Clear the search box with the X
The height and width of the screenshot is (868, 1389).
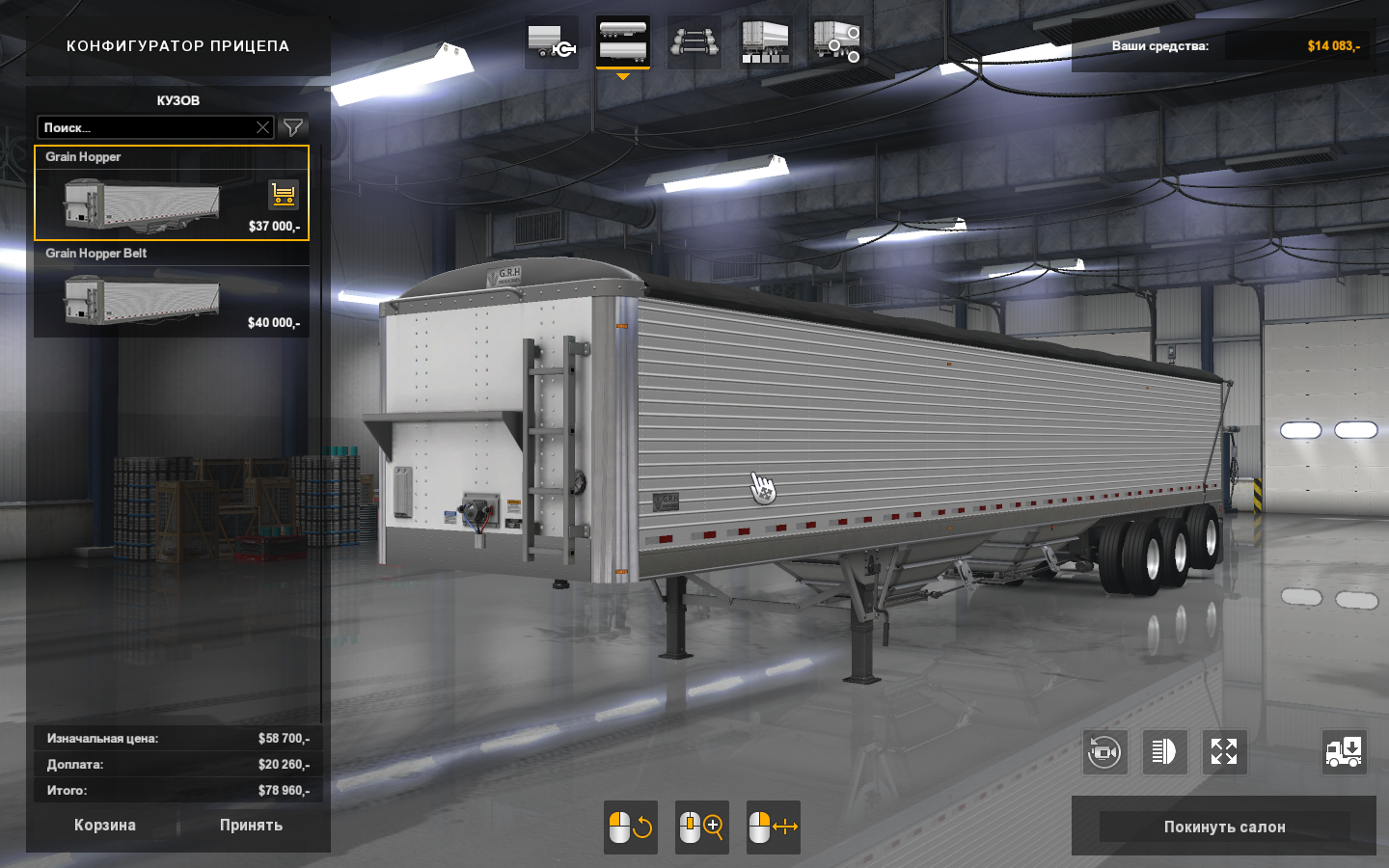[x=262, y=127]
